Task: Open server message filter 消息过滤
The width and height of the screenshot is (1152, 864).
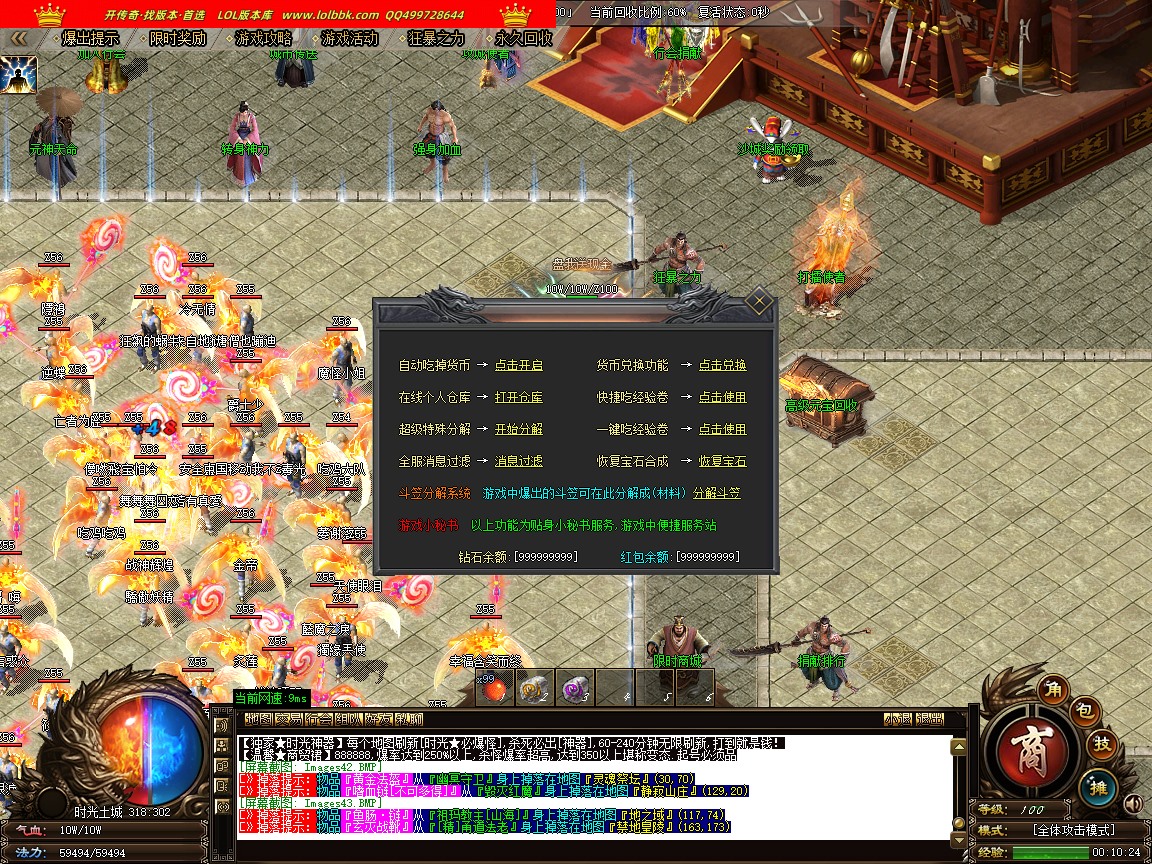Action: pyautogui.click(x=519, y=462)
